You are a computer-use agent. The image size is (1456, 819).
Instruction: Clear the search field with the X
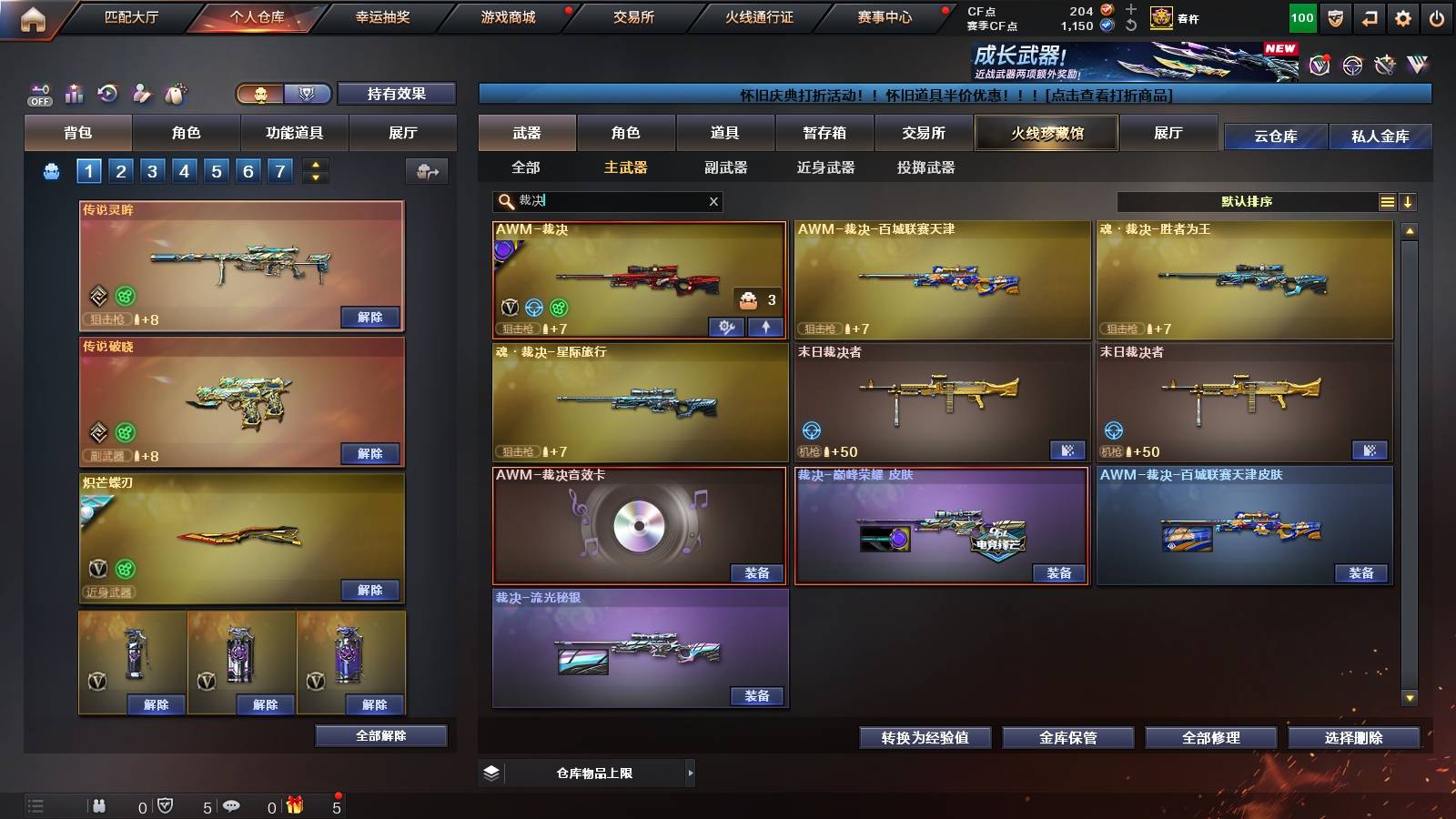click(x=713, y=201)
